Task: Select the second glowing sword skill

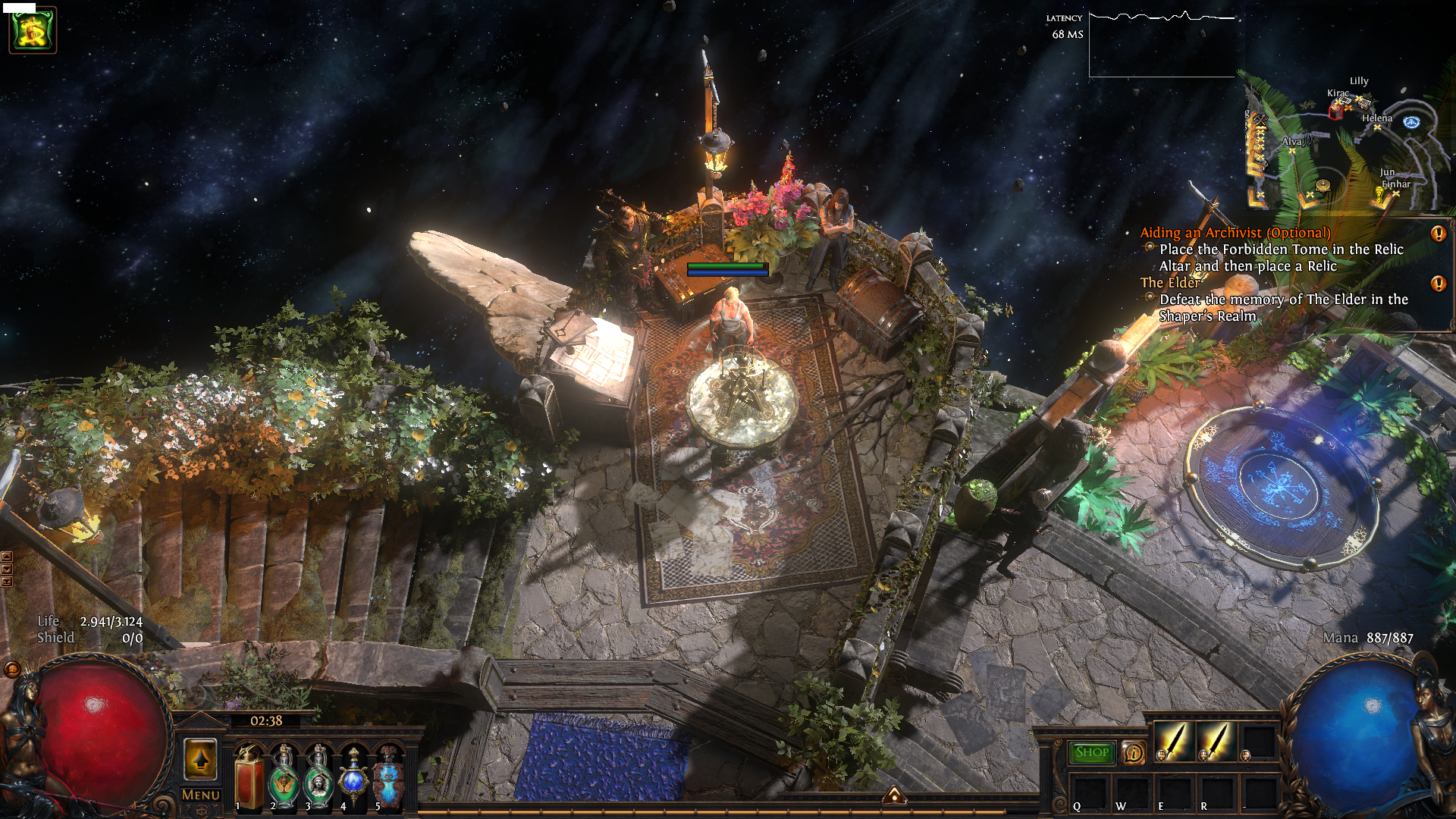Action: (x=1216, y=741)
